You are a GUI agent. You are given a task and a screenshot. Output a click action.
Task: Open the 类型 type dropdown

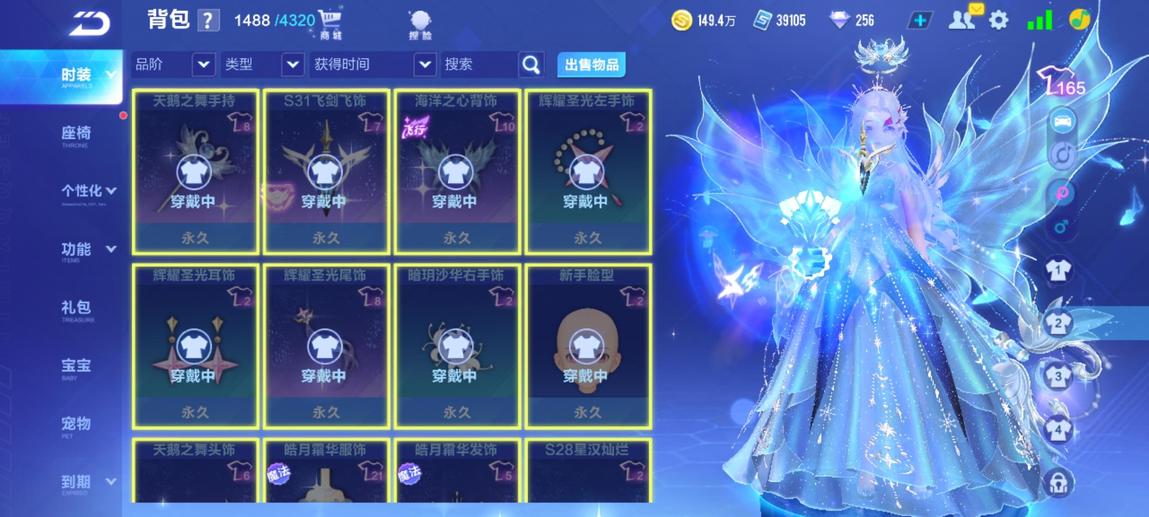coord(292,64)
